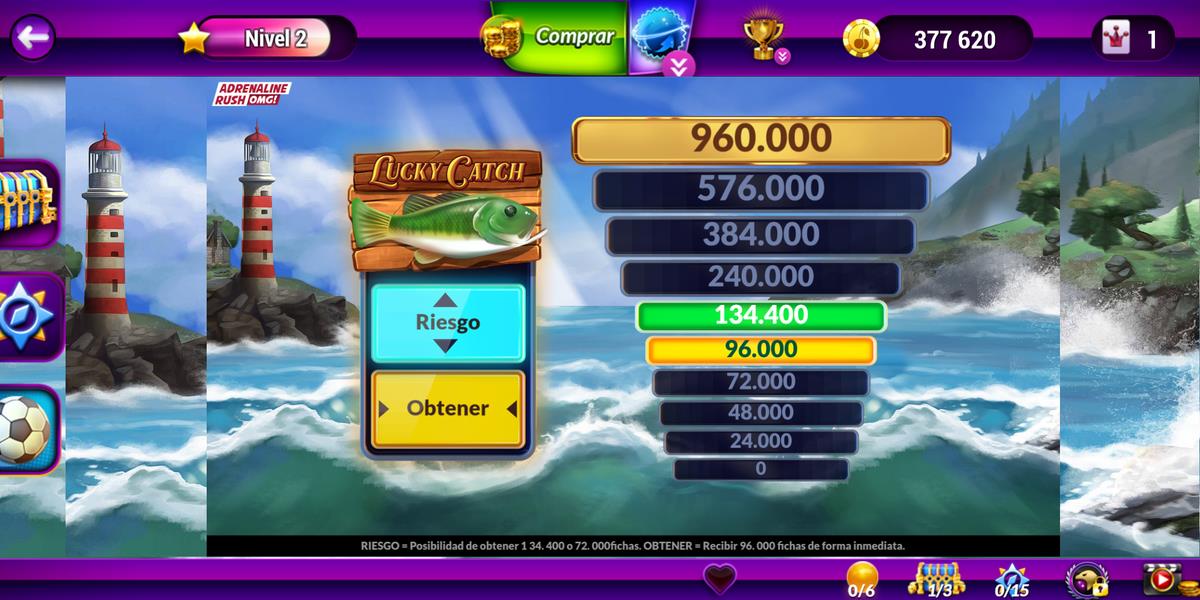Open the crown counter showing 1
The height and width of the screenshot is (600, 1200).
click(x=1133, y=39)
